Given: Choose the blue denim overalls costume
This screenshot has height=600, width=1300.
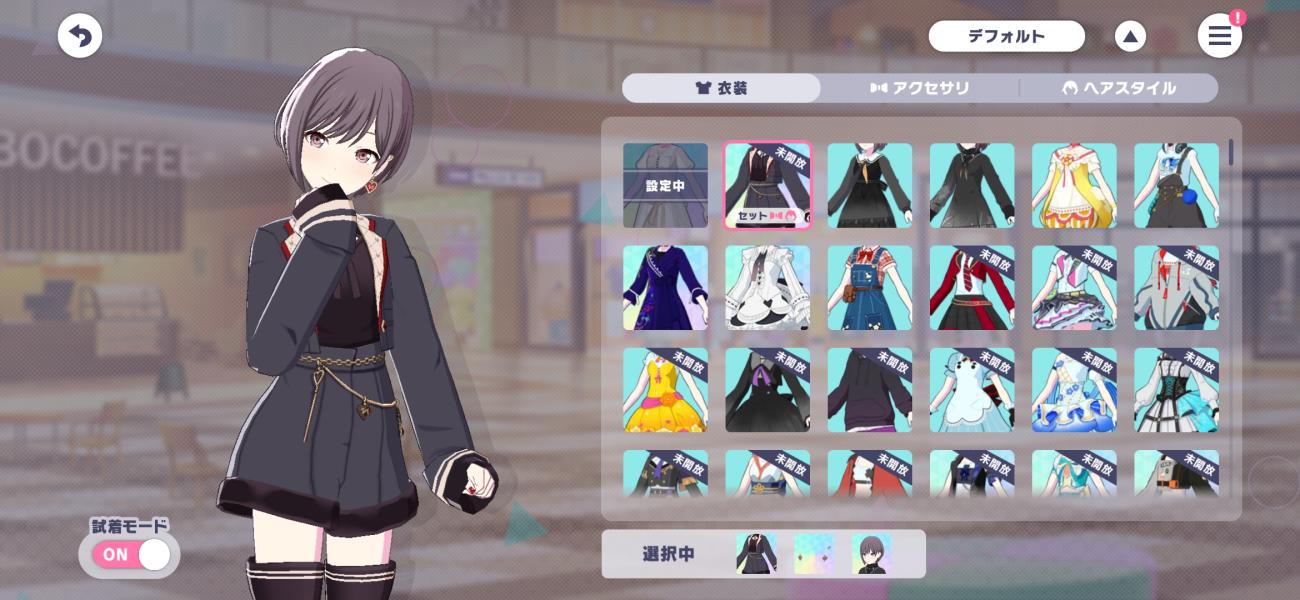Looking at the screenshot, I should (x=869, y=288).
